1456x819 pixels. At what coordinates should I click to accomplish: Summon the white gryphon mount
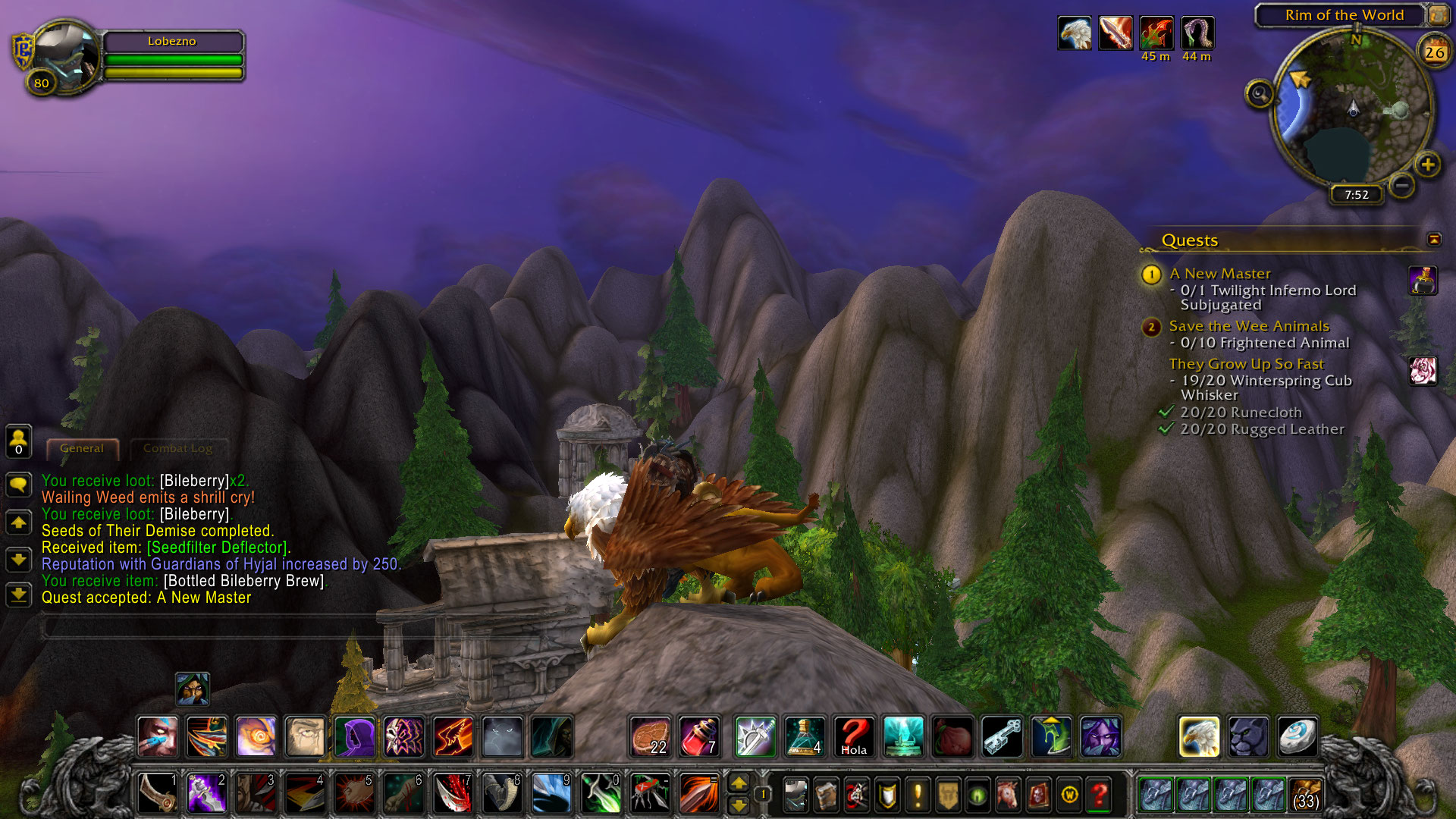pos(1199,736)
